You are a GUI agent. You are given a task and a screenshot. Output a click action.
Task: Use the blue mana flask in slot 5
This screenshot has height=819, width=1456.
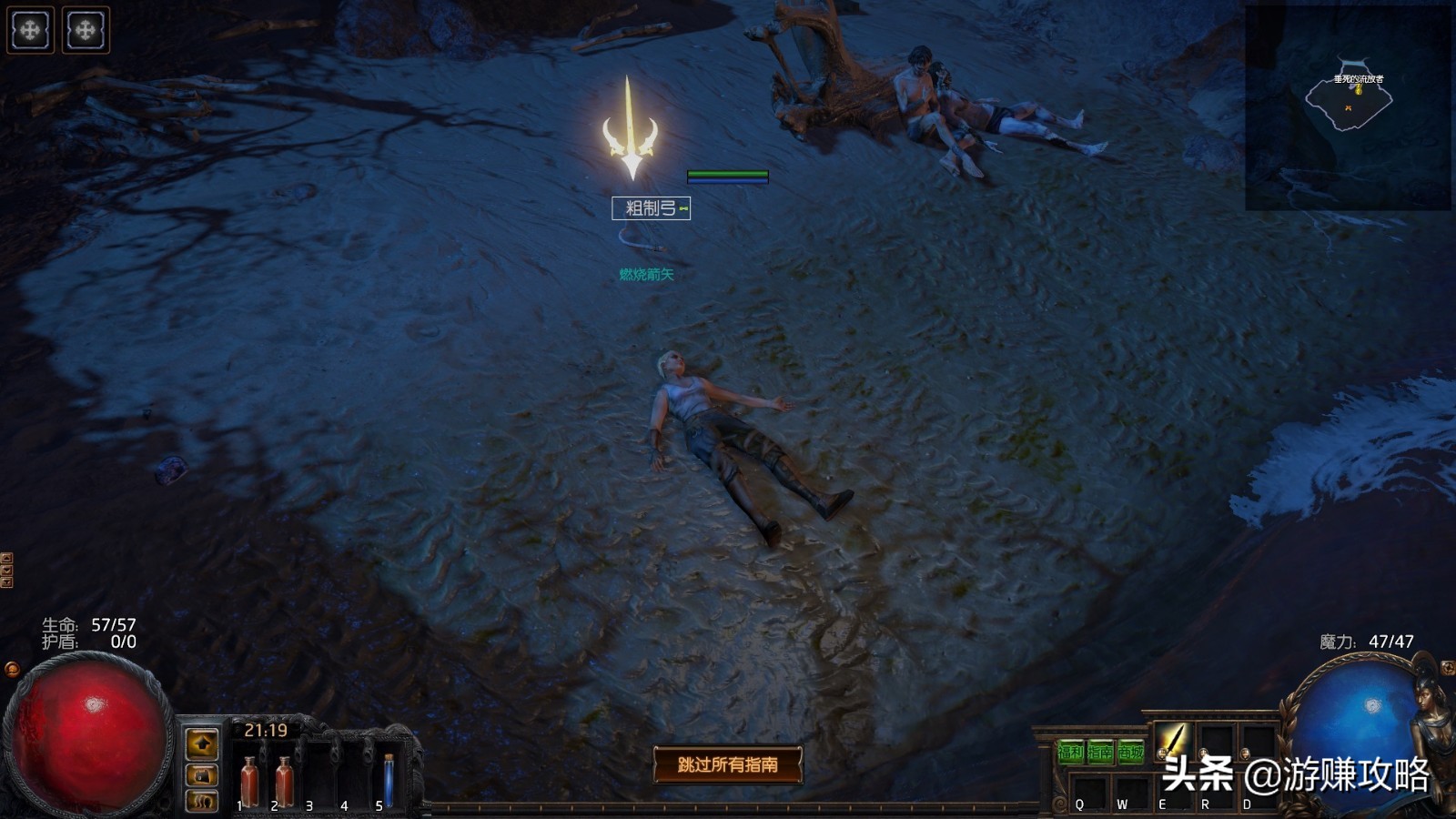click(x=389, y=782)
